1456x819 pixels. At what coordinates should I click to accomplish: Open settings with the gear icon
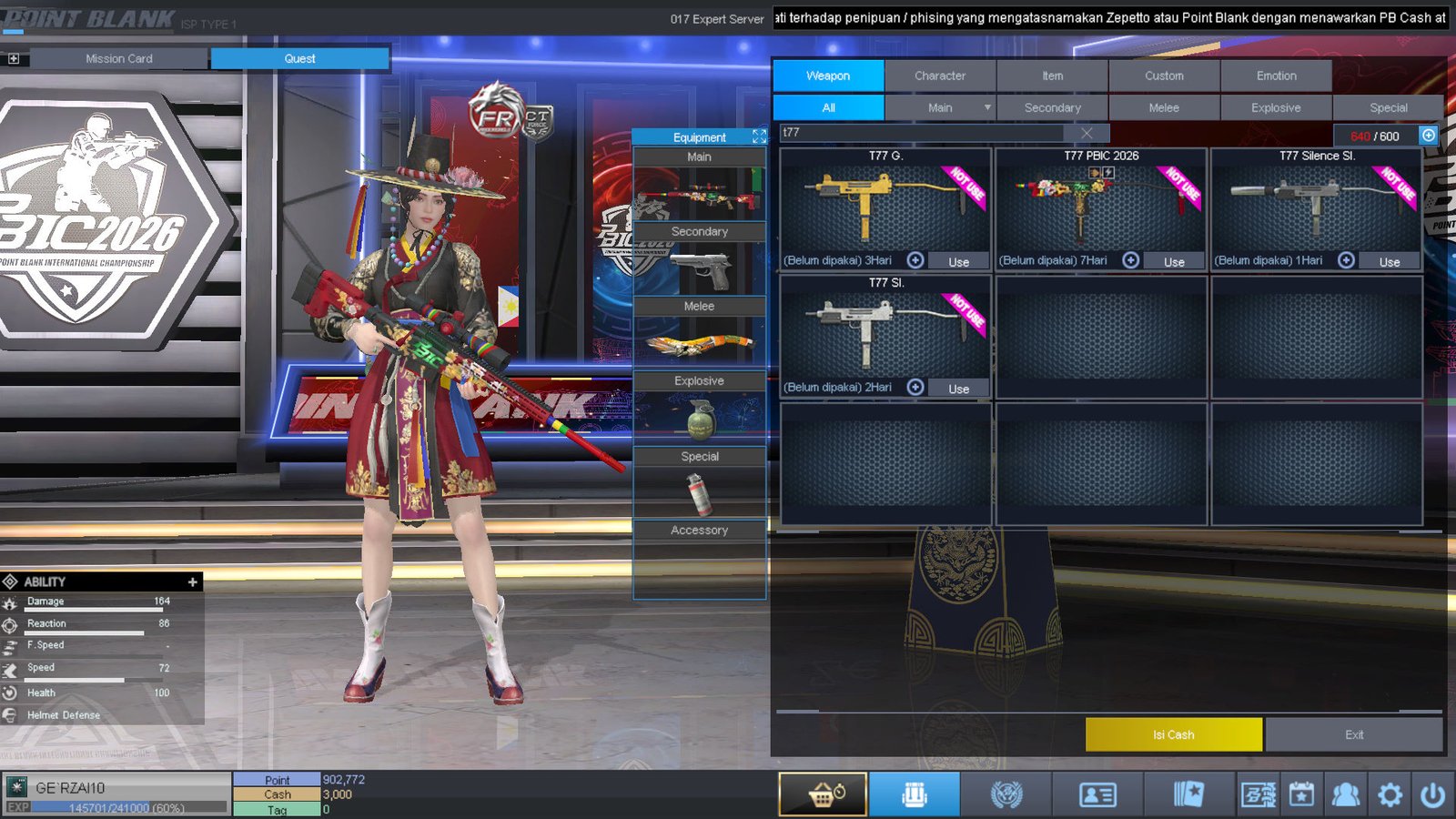pos(1390,795)
